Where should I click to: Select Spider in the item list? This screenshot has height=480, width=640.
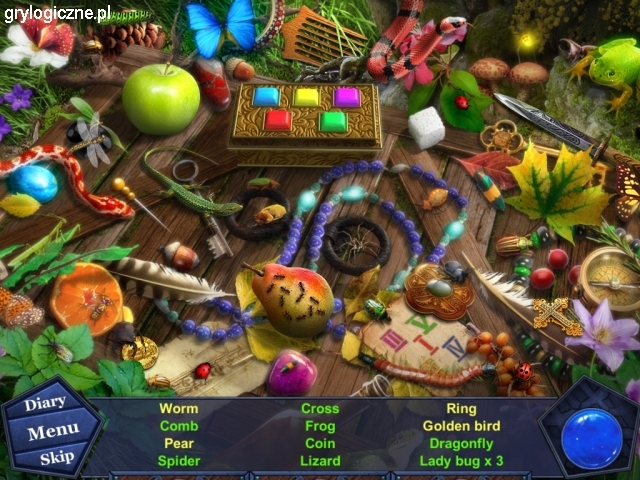178,461
